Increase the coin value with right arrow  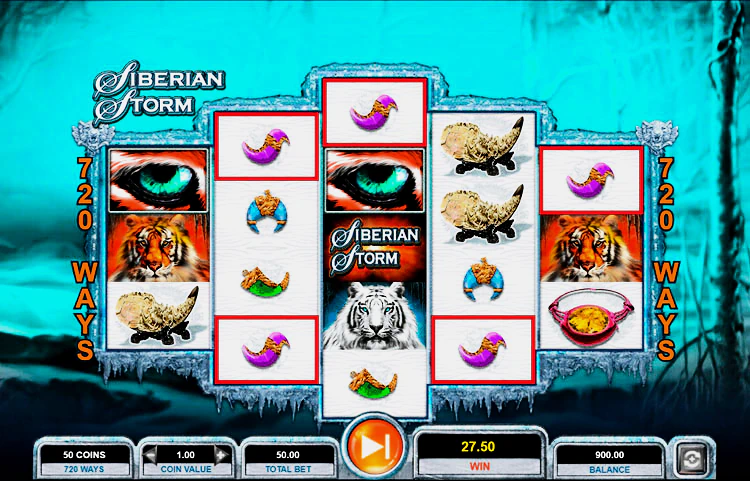point(222,455)
